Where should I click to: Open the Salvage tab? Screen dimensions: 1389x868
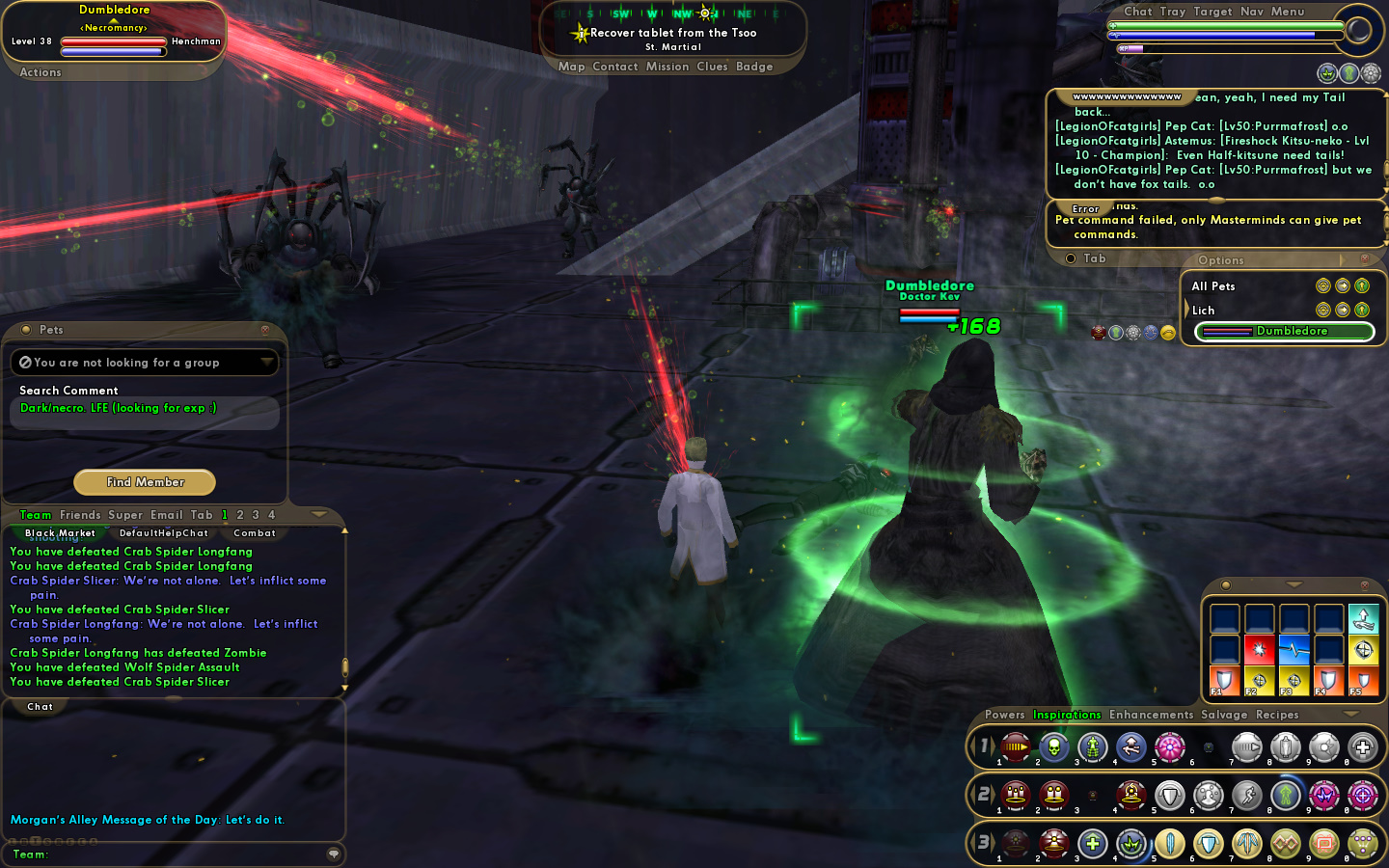[1224, 715]
